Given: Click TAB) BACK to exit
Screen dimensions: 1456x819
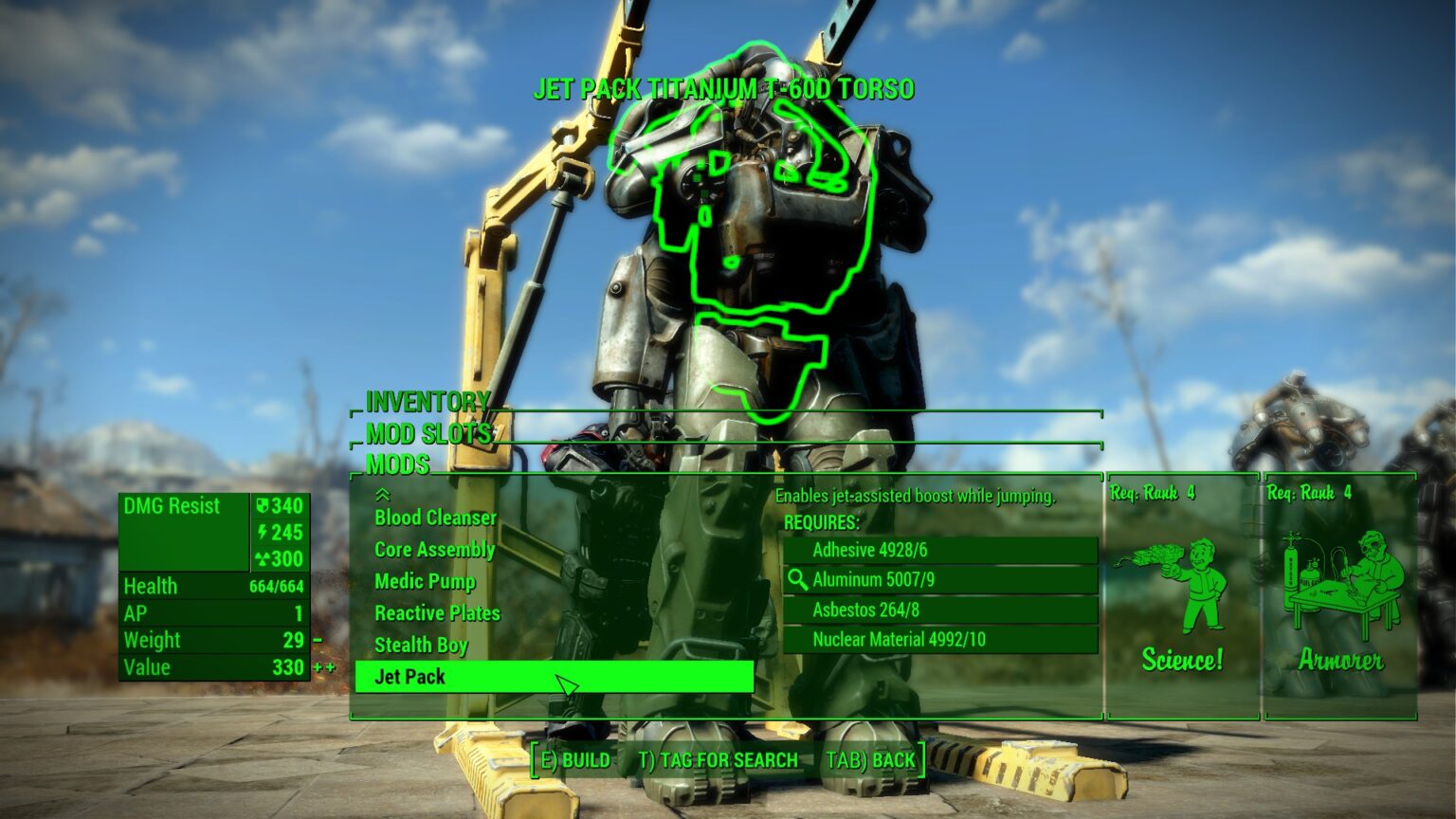Looking at the screenshot, I should tap(872, 759).
